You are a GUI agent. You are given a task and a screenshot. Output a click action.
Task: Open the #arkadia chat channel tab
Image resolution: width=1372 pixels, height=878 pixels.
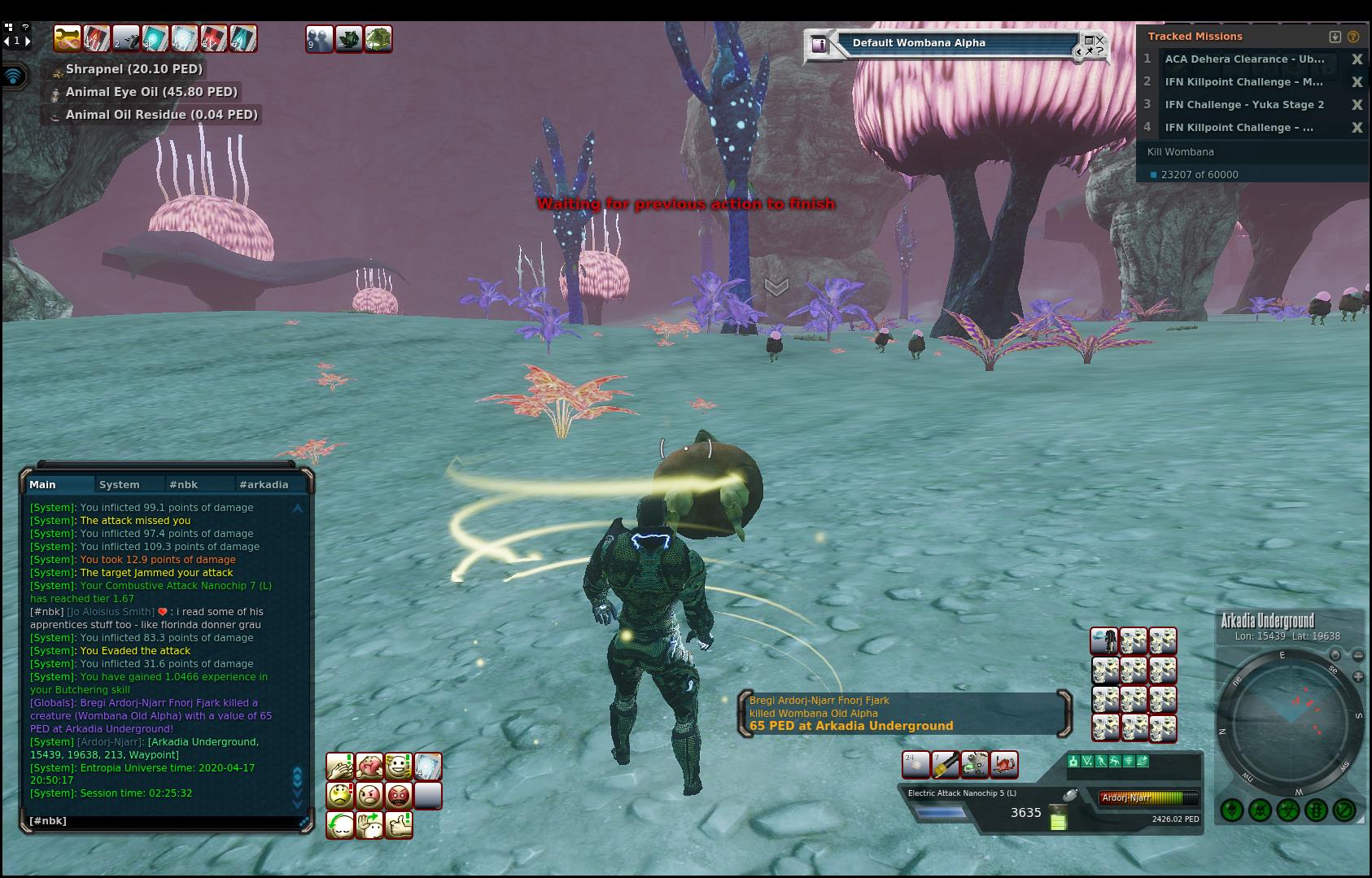(263, 484)
